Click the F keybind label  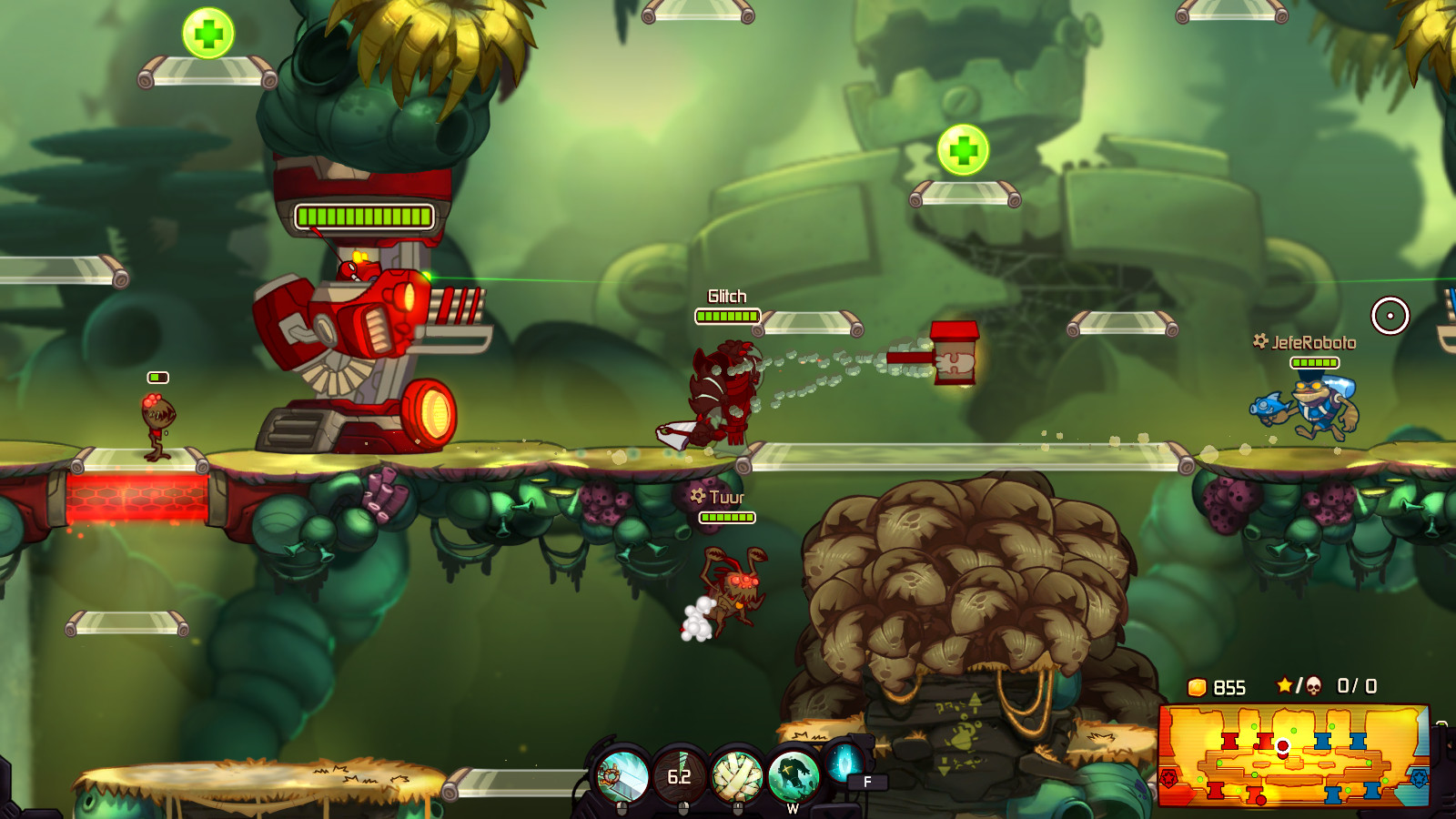(865, 782)
